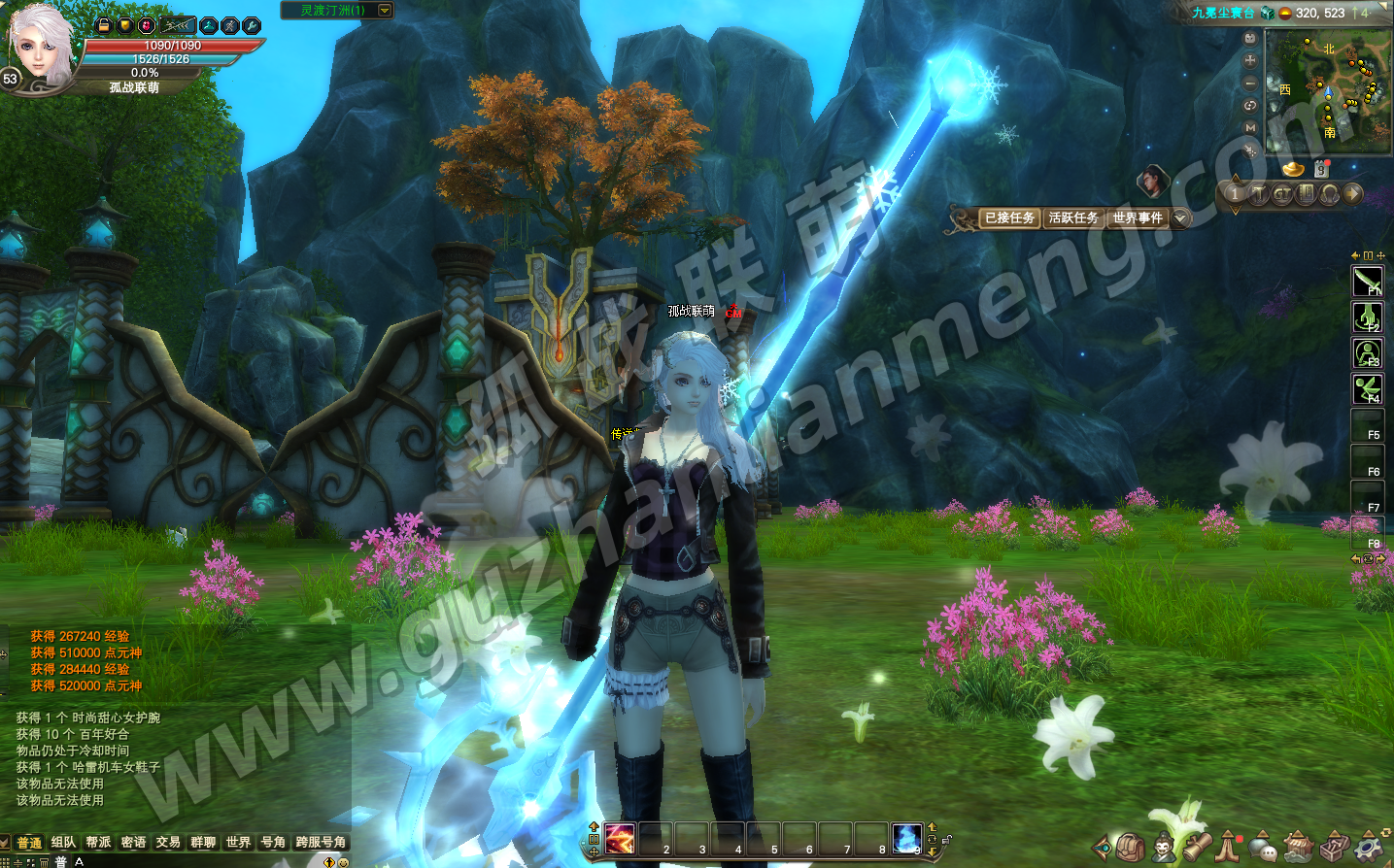Open the world map with the M button
This screenshot has height=868, width=1394.
pos(1250,127)
